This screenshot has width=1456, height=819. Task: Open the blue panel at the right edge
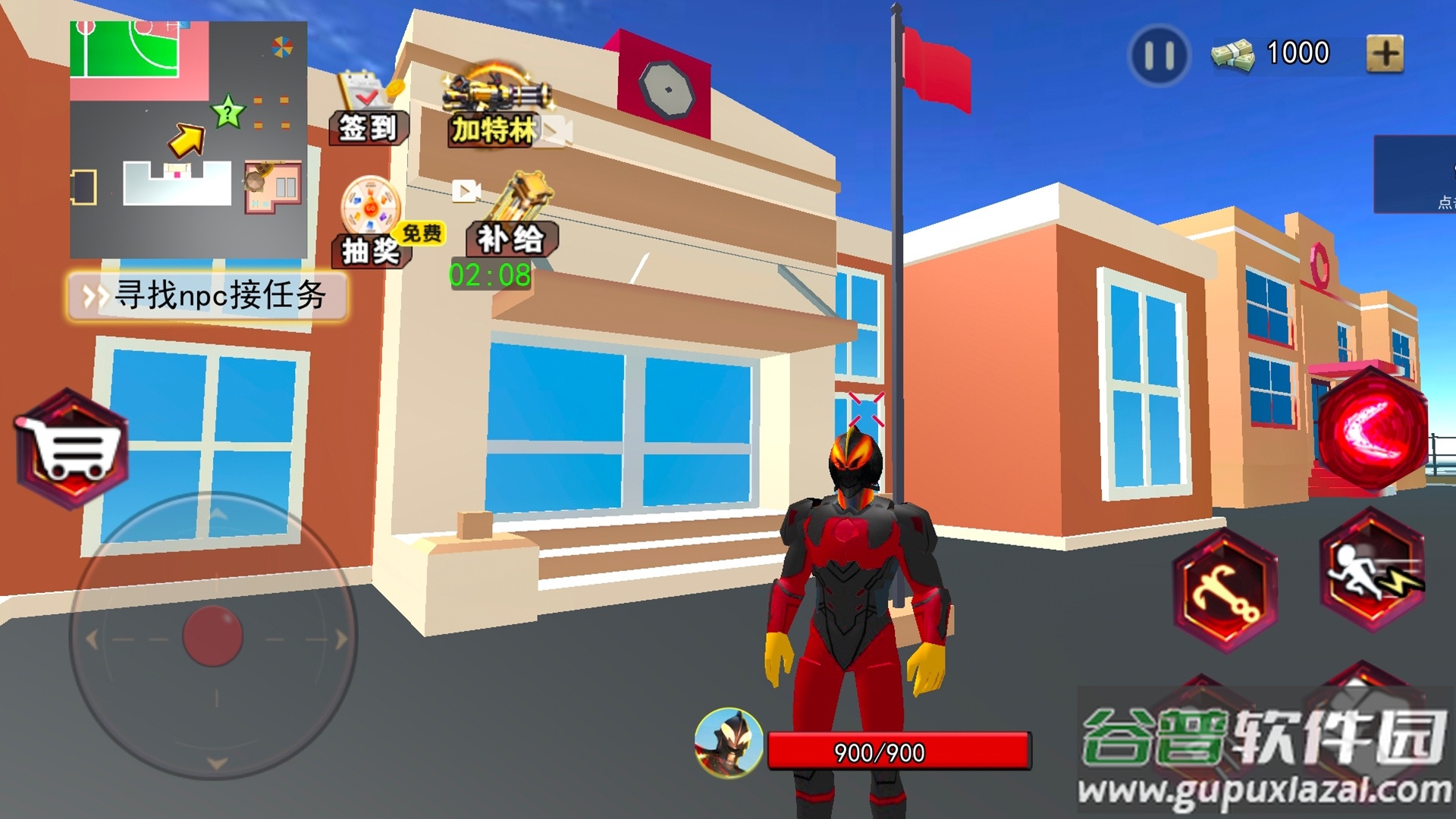pyautogui.click(x=1415, y=174)
